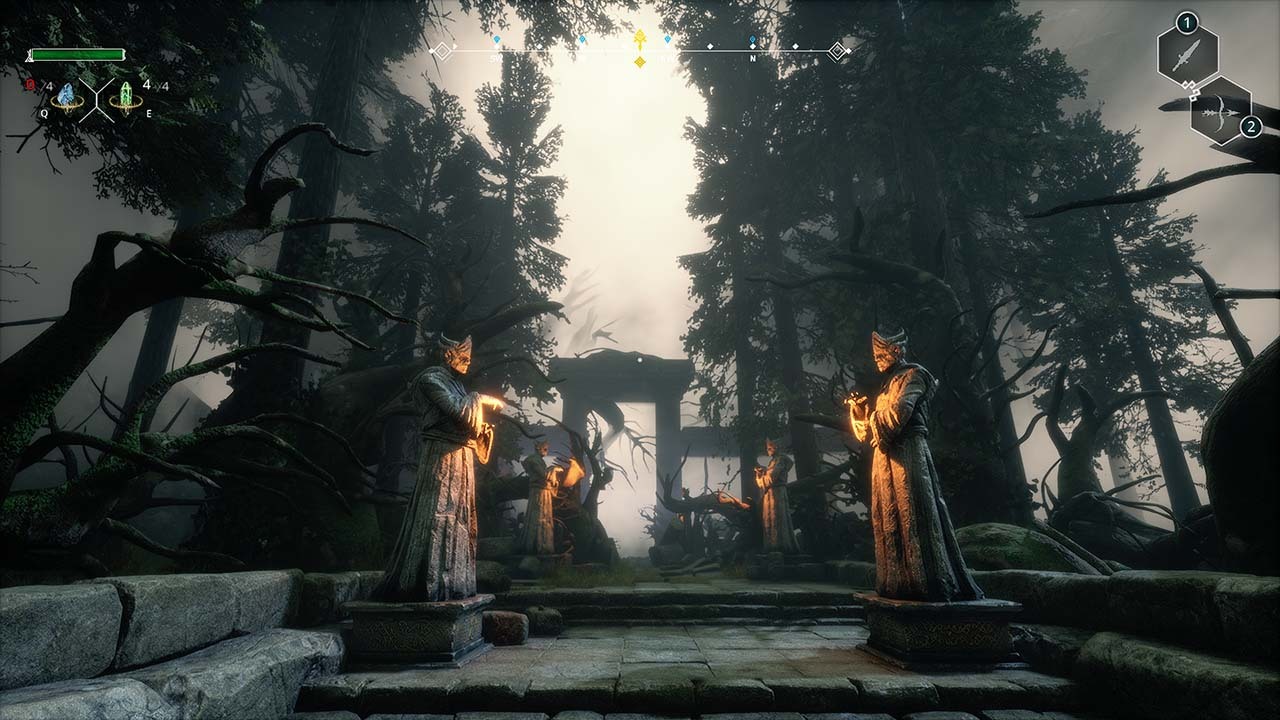Use the blue crystal item
Screen dimensions: 1280x720
click(x=67, y=96)
